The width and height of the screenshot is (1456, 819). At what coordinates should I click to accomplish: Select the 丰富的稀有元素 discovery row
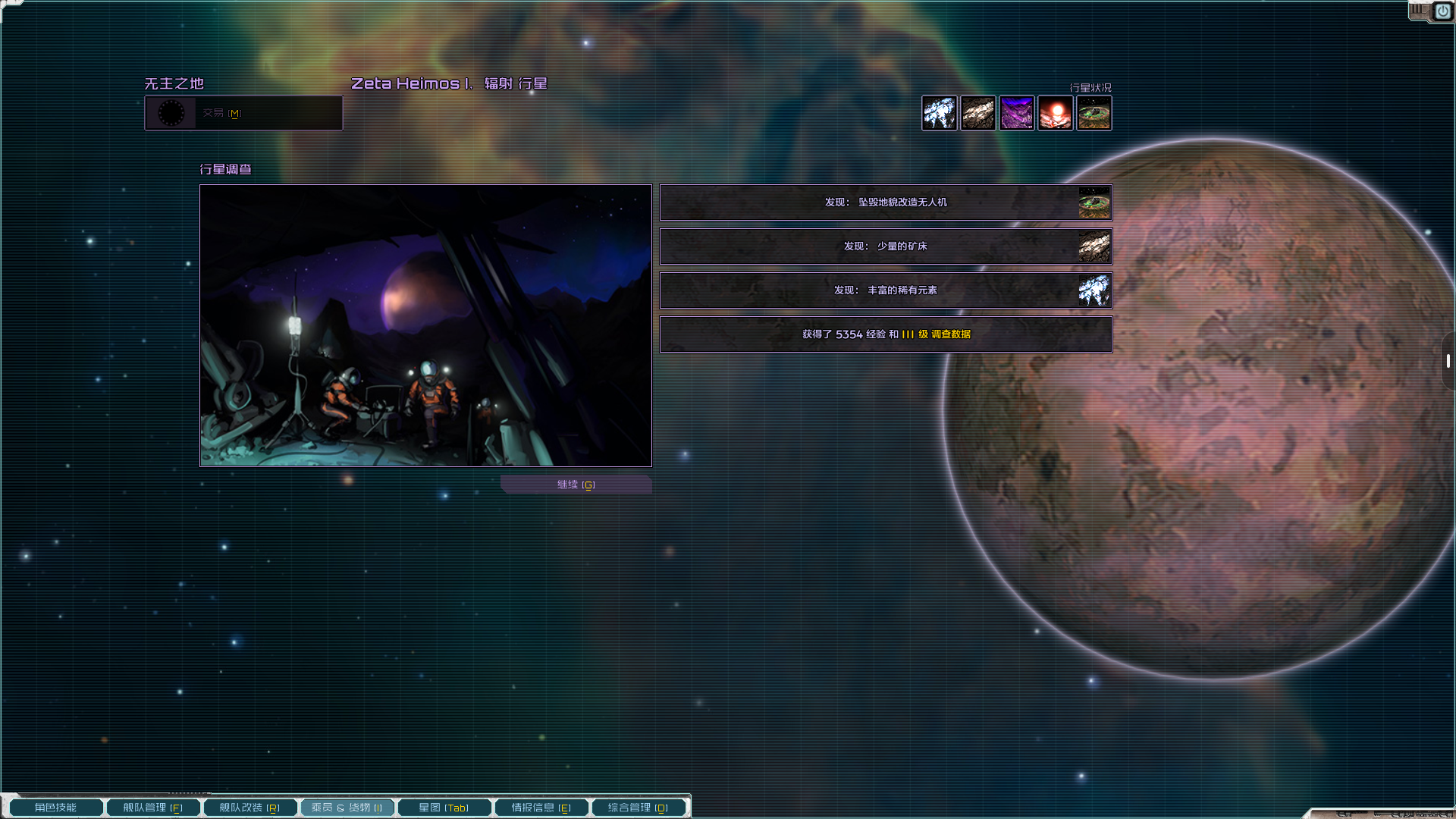click(x=886, y=290)
